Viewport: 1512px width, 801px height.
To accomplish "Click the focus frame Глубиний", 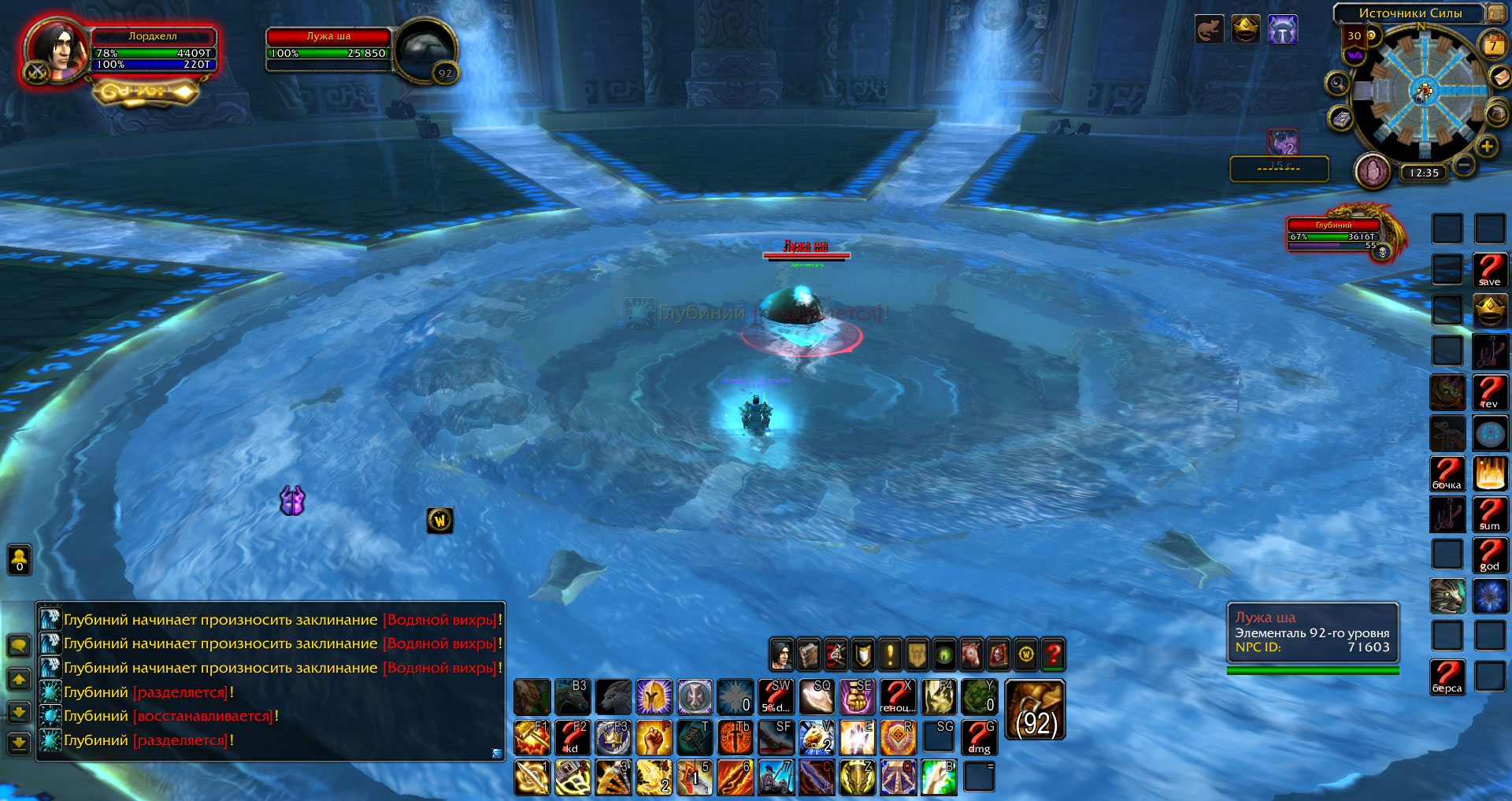I will click(1334, 234).
